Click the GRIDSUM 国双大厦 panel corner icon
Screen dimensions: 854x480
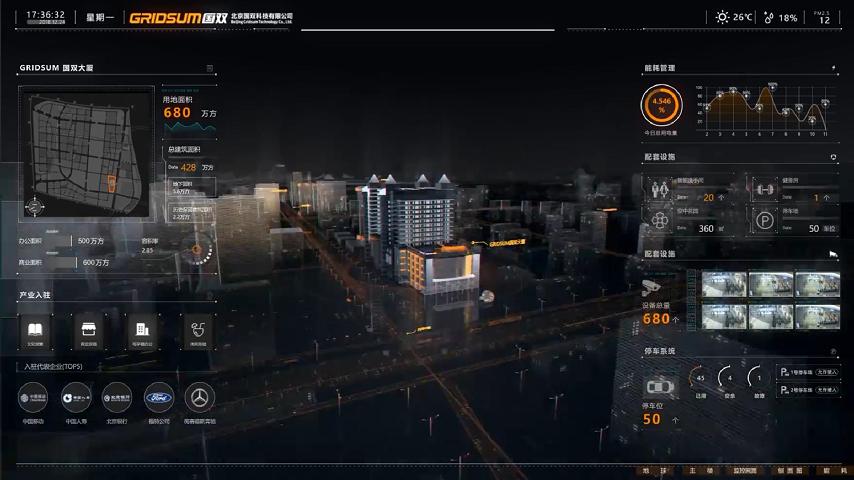pos(210,68)
